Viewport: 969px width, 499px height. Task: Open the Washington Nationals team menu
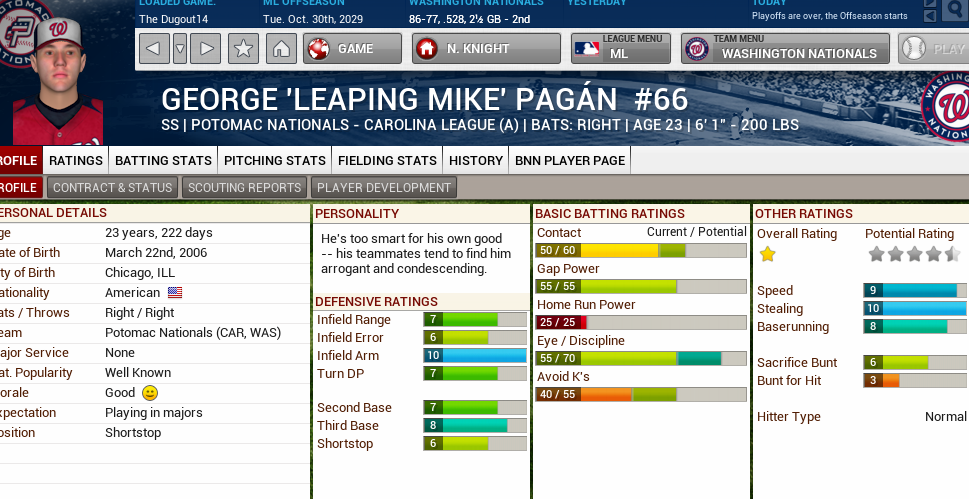coord(786,48)
